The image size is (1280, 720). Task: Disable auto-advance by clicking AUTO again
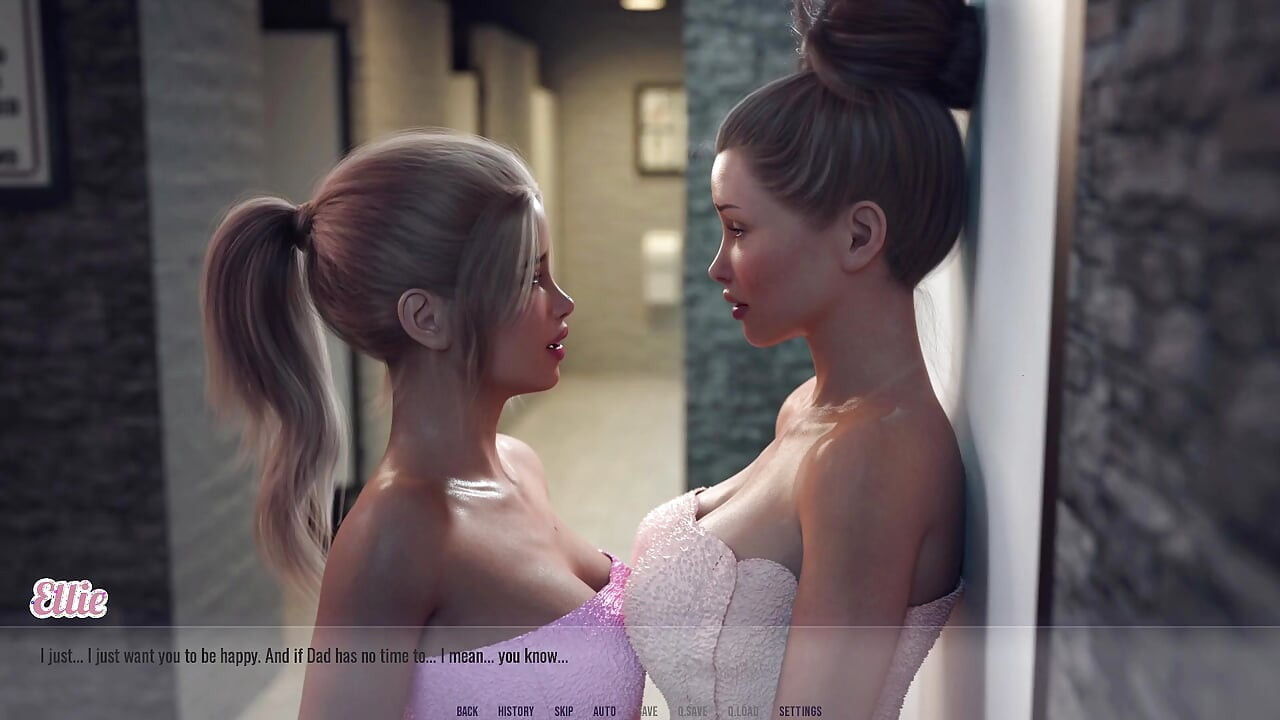pyautogui.click(x=603, y=712)
